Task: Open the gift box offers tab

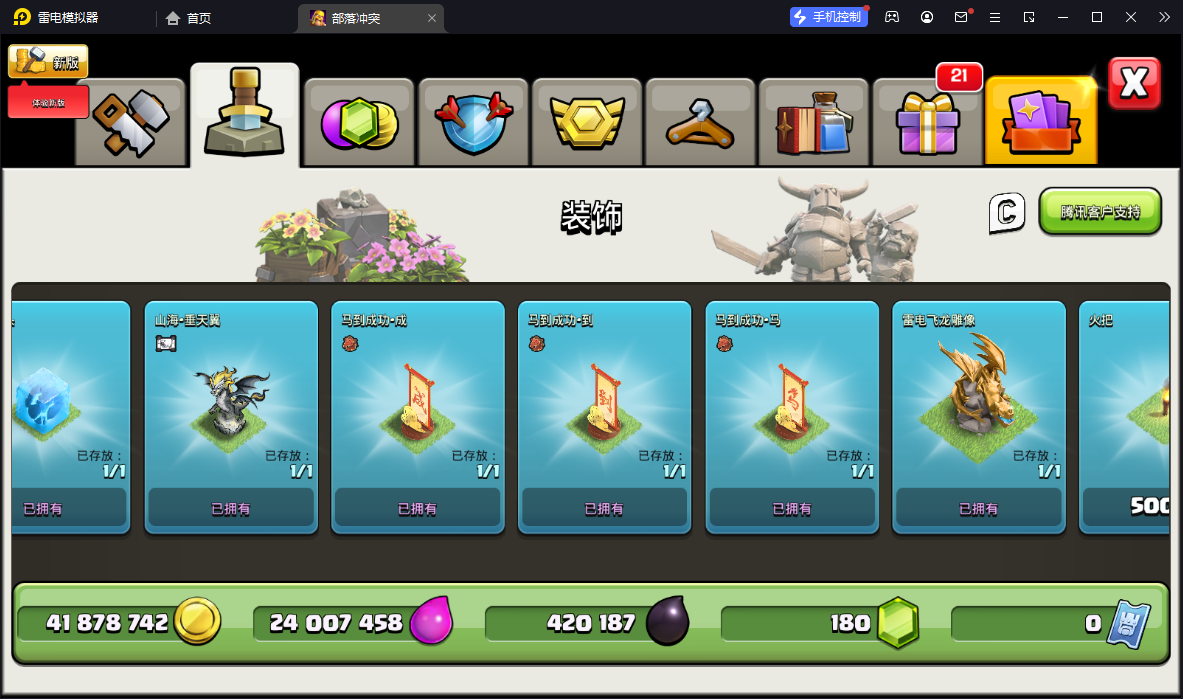Action: tap(928, 122)
